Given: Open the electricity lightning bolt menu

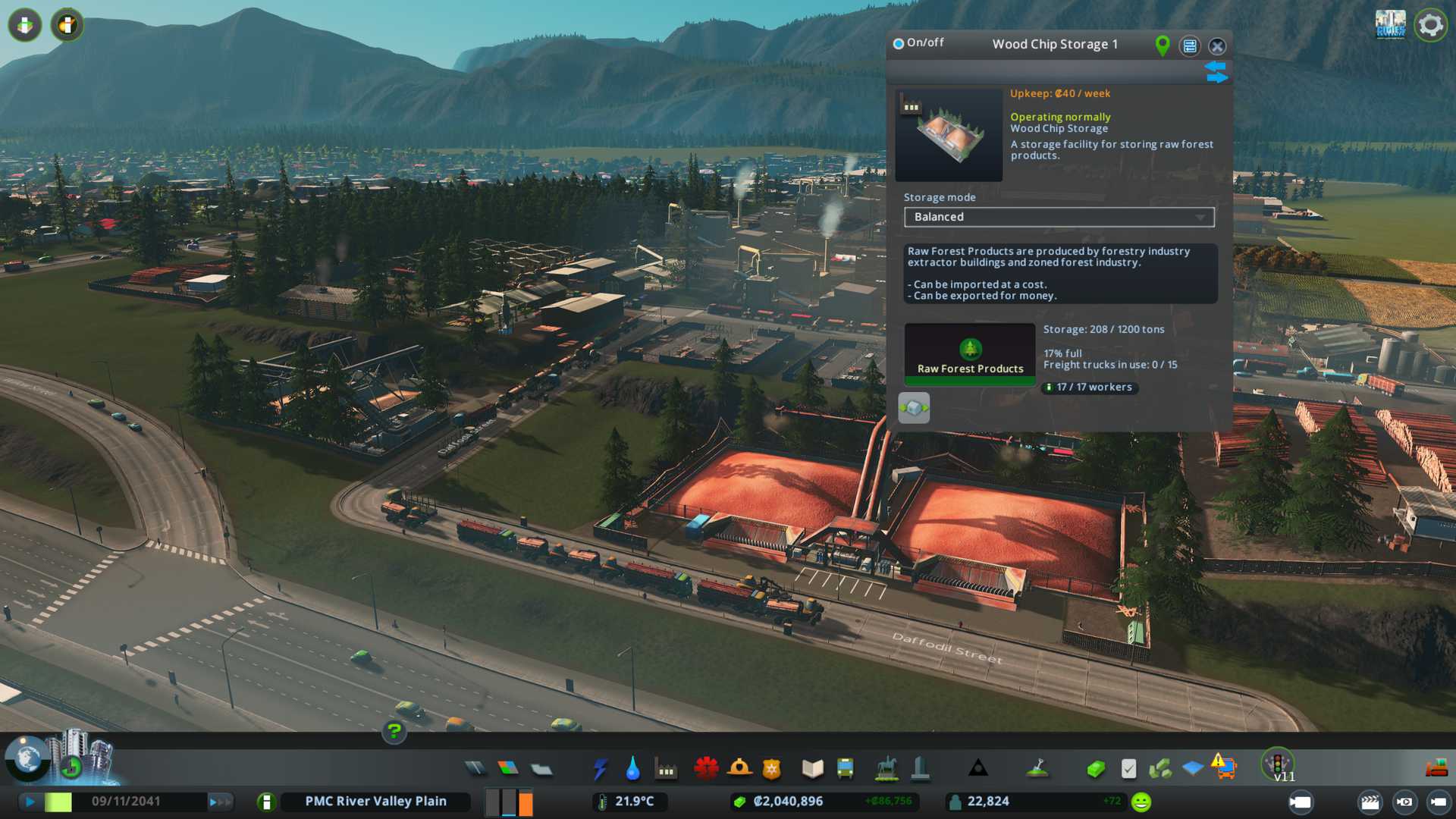Looking at the screenshot, I should (x=600, y=769).
